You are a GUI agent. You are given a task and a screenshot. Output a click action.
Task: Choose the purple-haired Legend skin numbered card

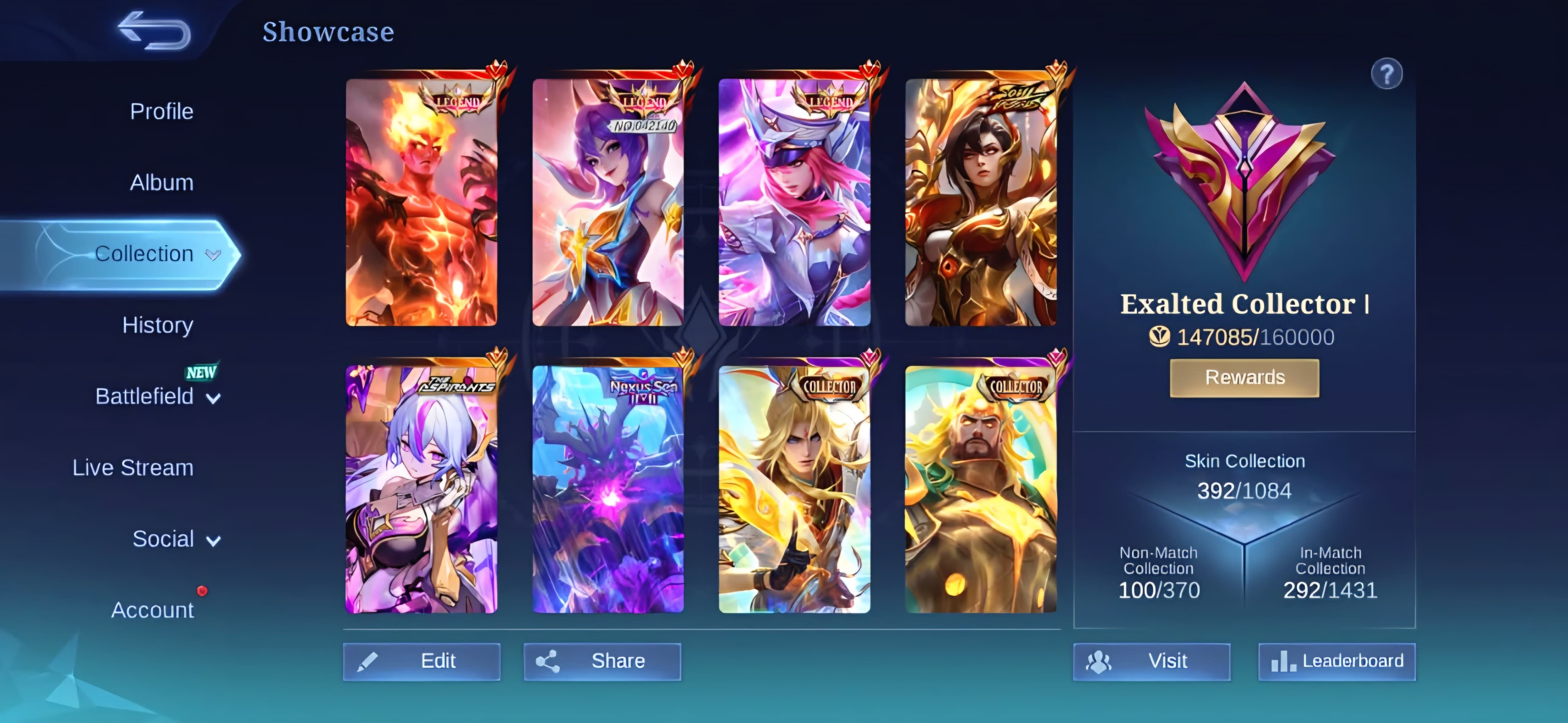coord(608,202)
